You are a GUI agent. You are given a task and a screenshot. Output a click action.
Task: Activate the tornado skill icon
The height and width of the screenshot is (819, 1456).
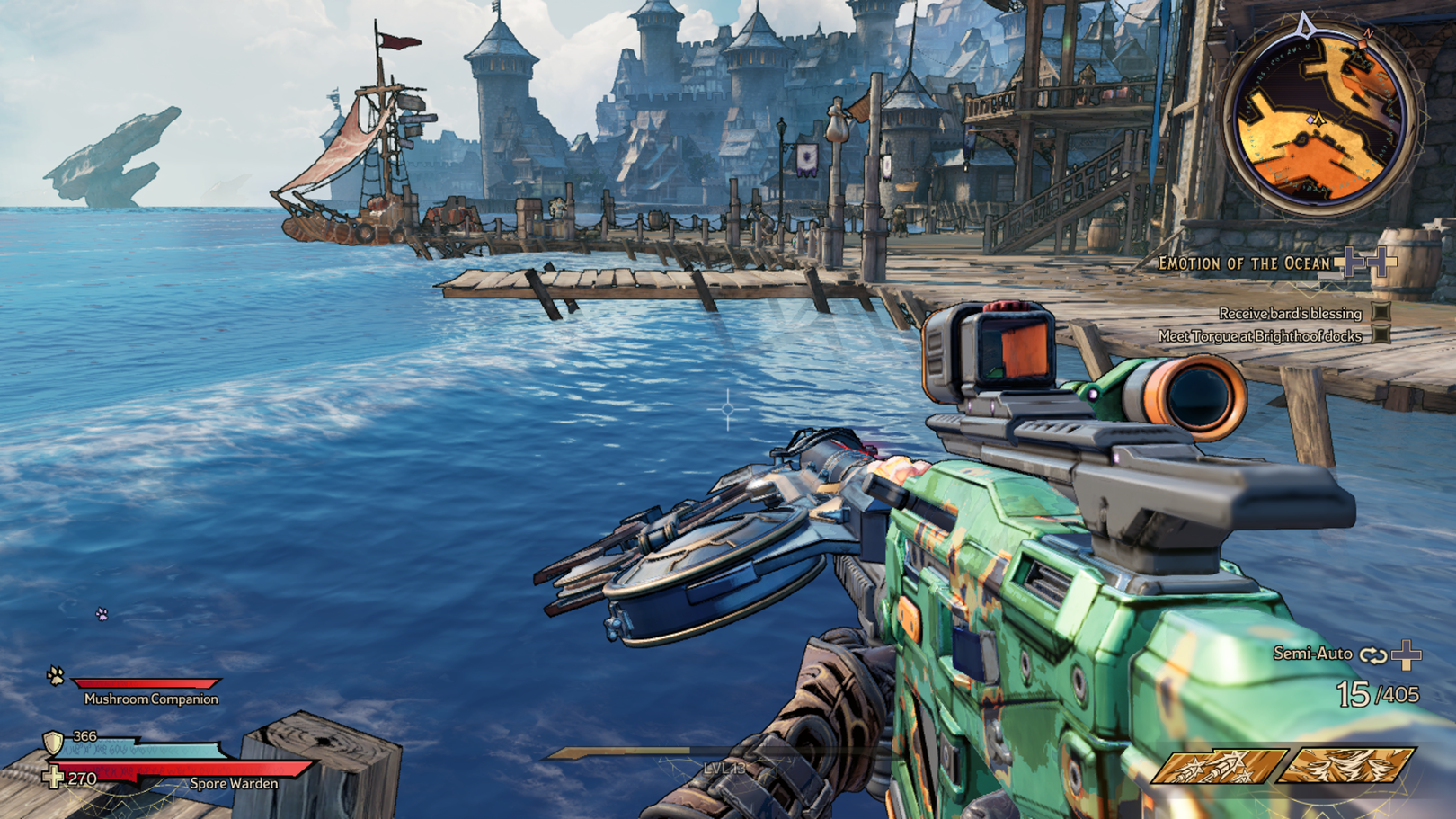(x=1346, y=765)
